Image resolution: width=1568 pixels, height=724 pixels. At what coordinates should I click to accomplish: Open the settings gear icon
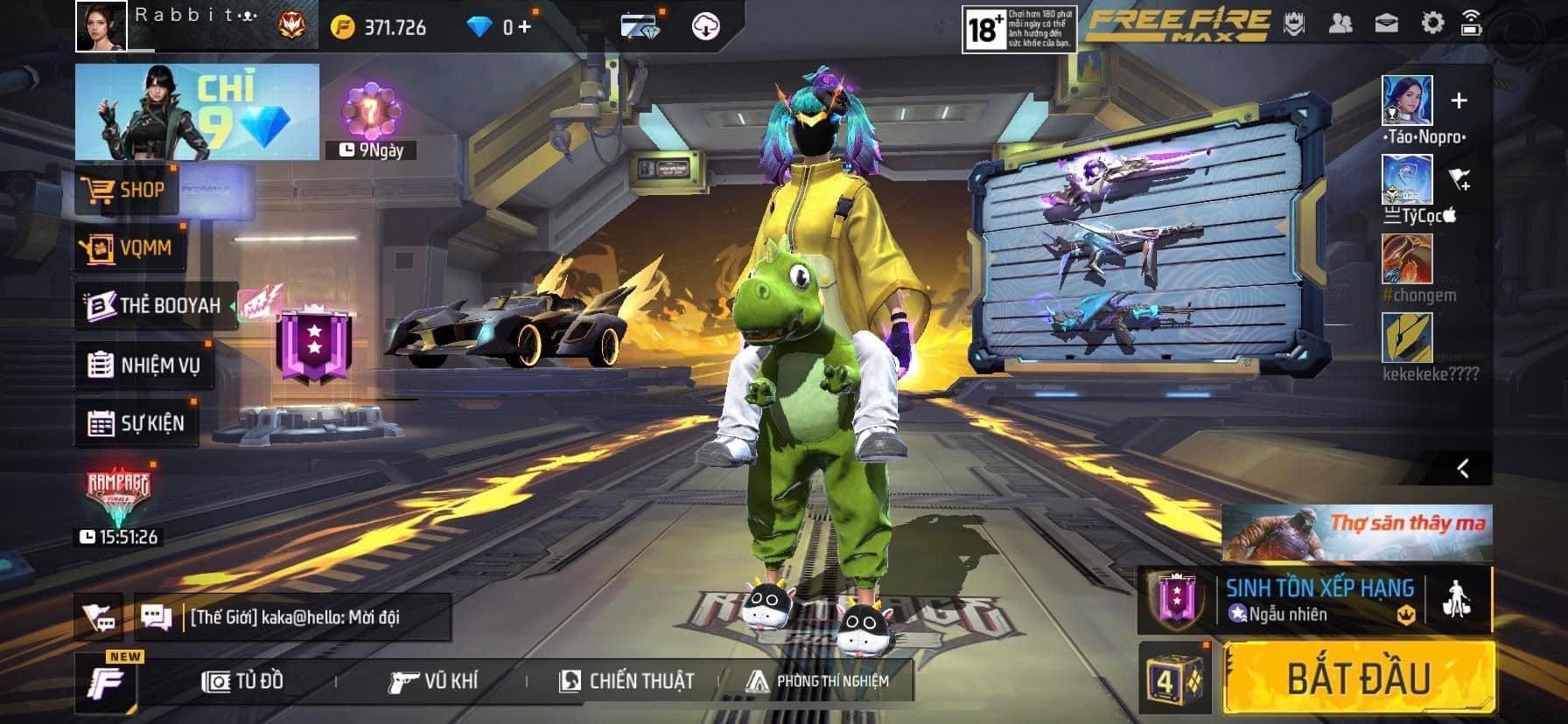1431,24
